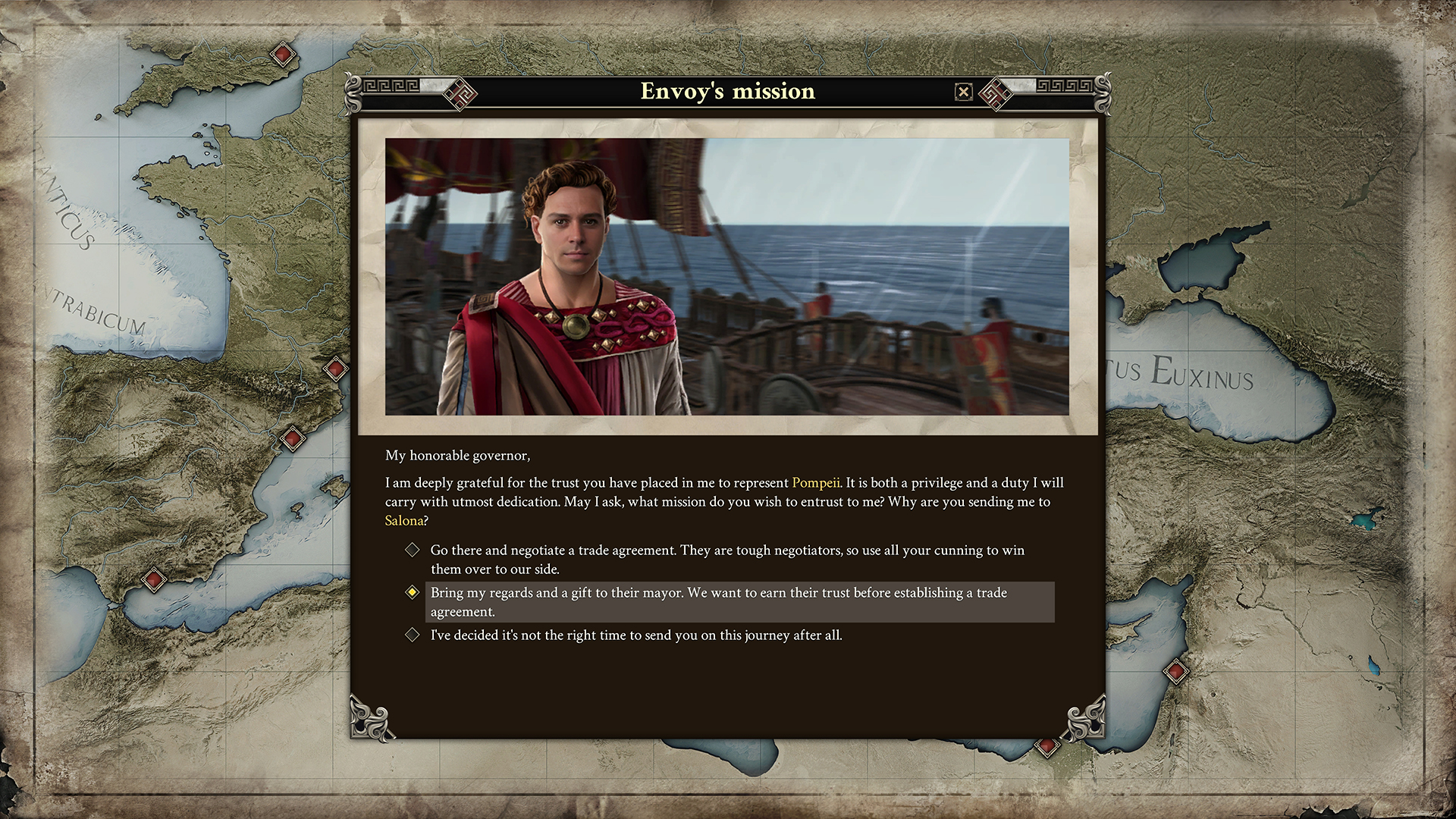Screen dimensions: 1456x819
Task: Open the Pompeii link in the letter
Action: (815, 482)
